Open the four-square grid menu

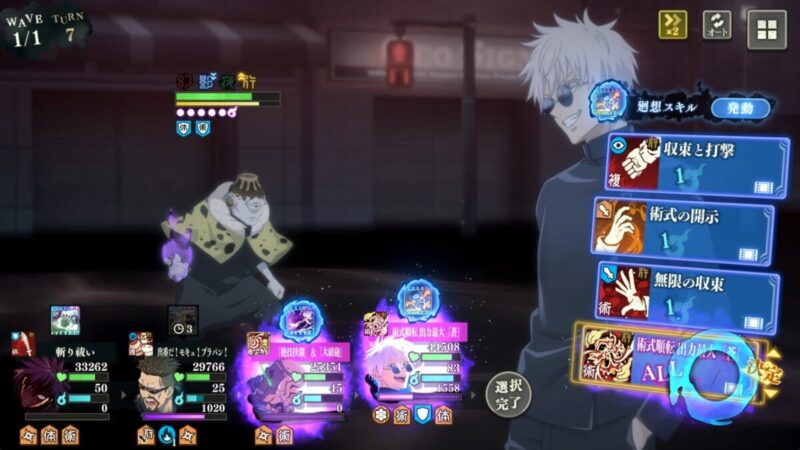coord(767,29)
